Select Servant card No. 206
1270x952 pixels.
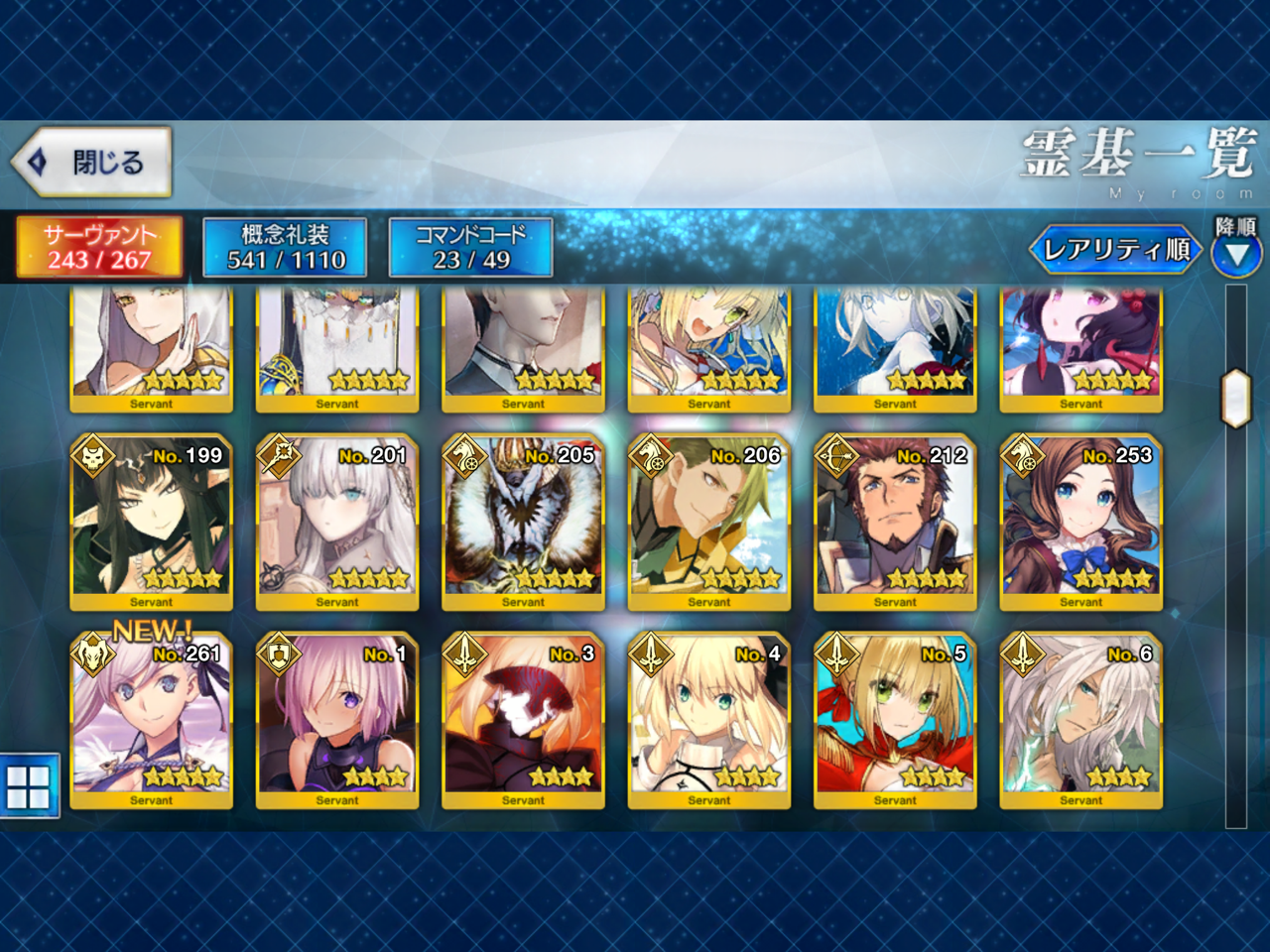click(709, 522)
